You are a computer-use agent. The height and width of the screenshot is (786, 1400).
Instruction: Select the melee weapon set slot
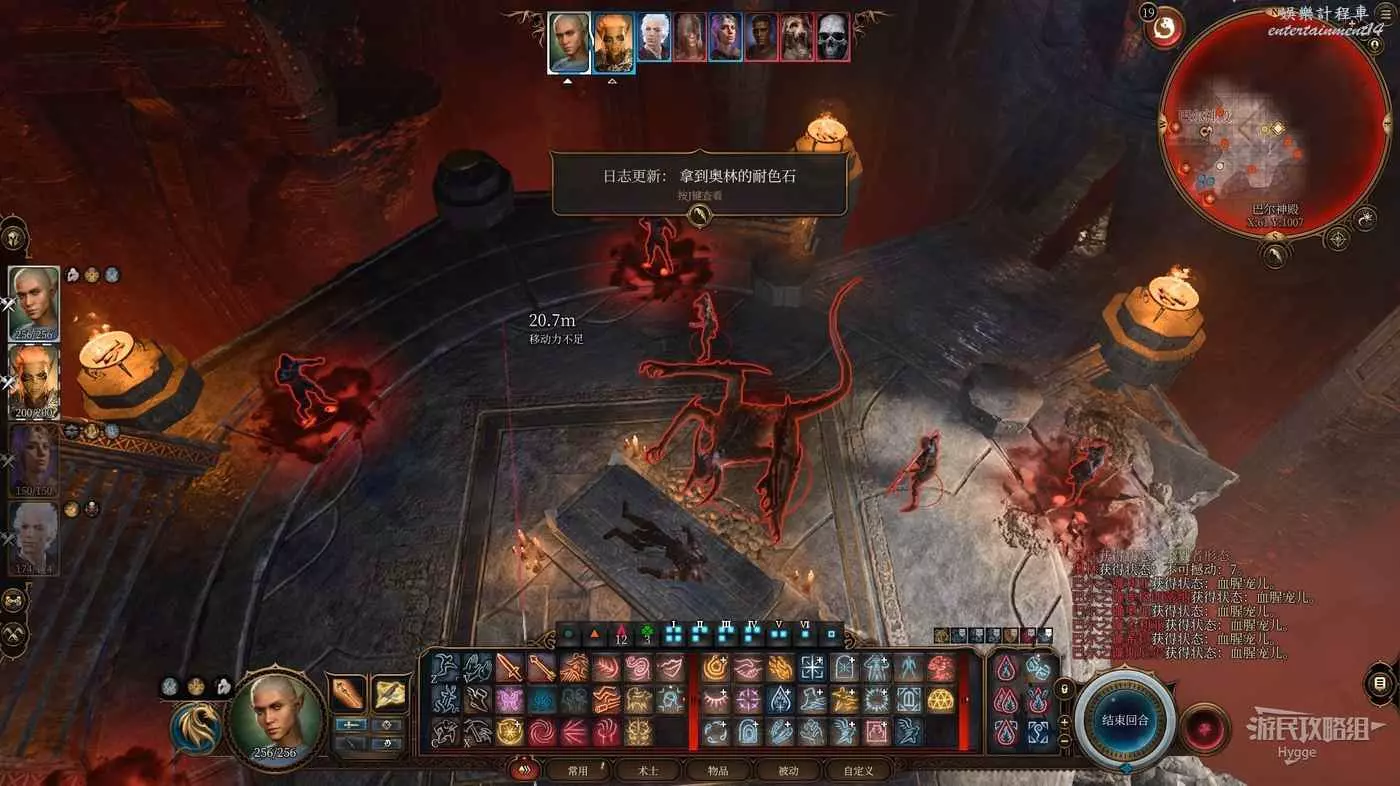(x=348, y=694)
